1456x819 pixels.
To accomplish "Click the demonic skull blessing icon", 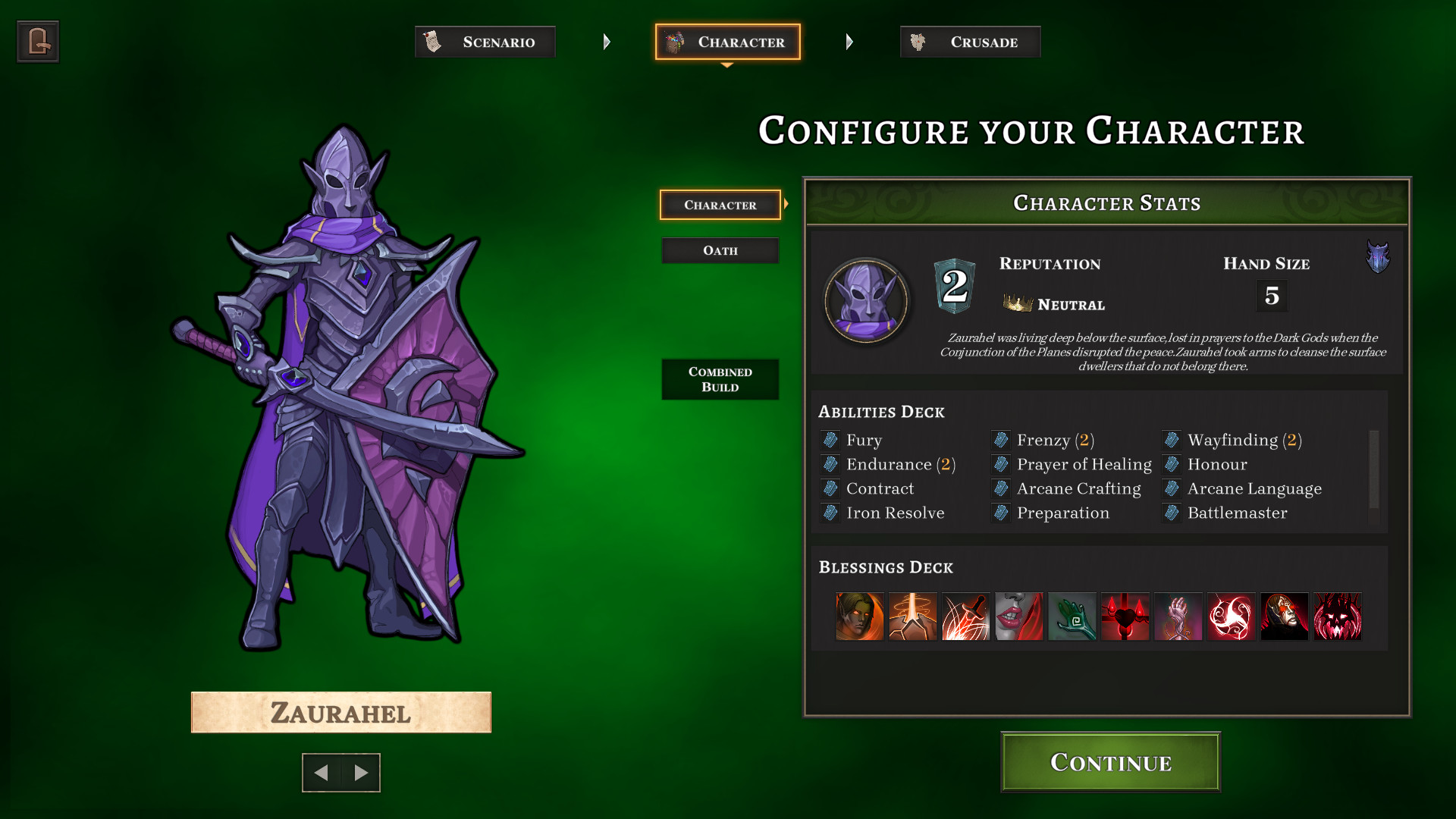I will click(1338, 617).
